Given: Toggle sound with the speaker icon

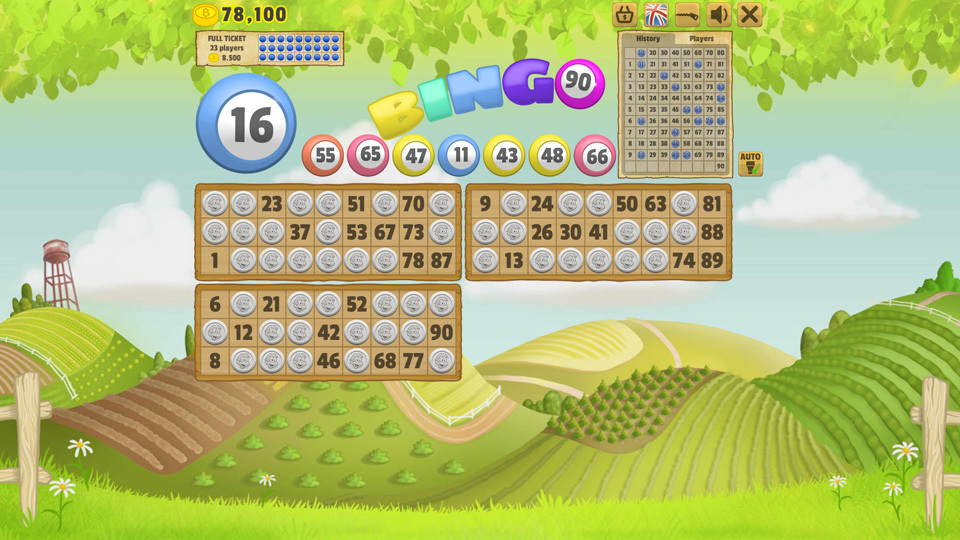Looking at the screenshot, I should tap(718, 14).
